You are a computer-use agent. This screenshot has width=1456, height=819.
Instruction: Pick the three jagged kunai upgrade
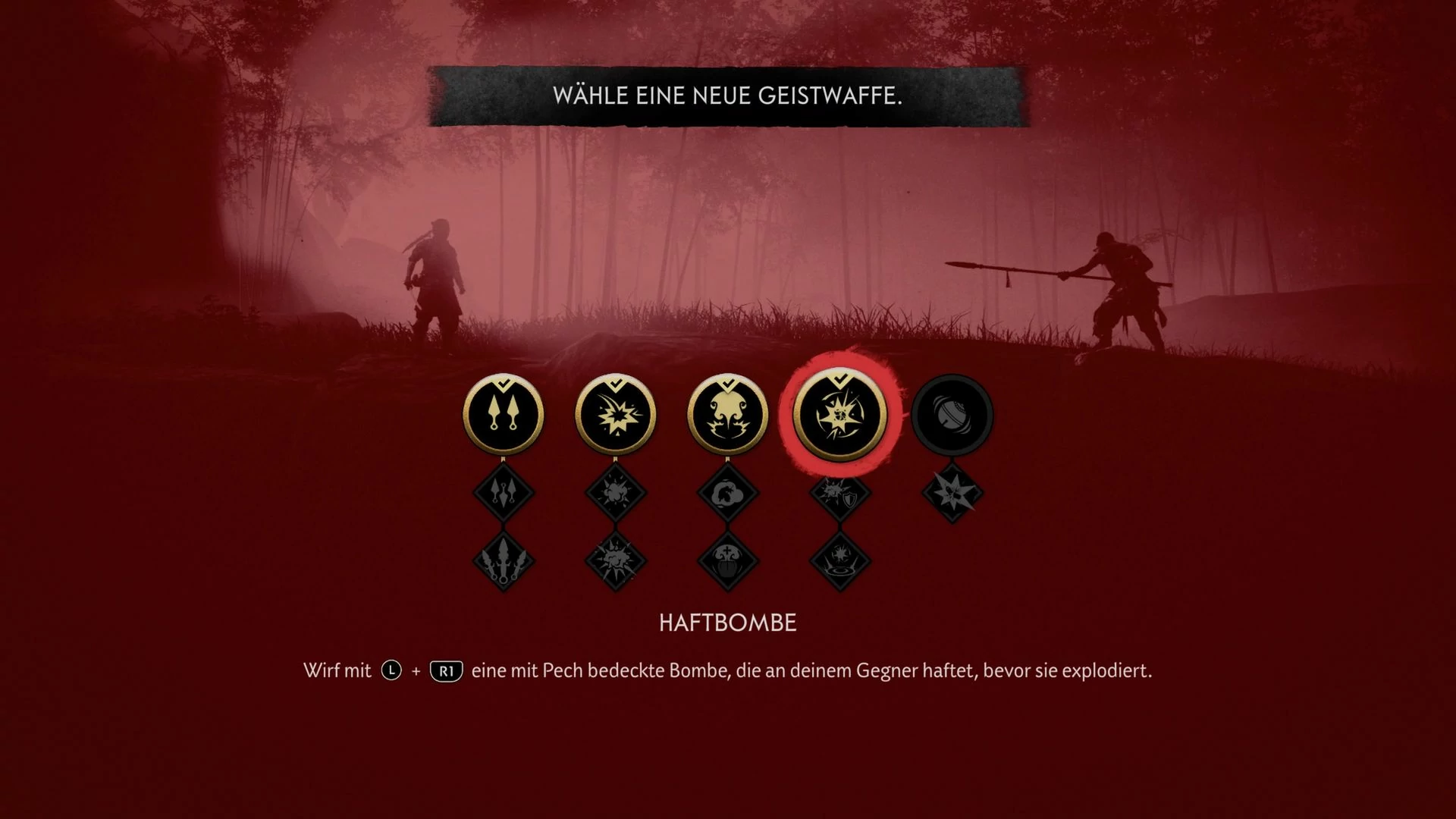pyautogui.click(x=503, y=561)
